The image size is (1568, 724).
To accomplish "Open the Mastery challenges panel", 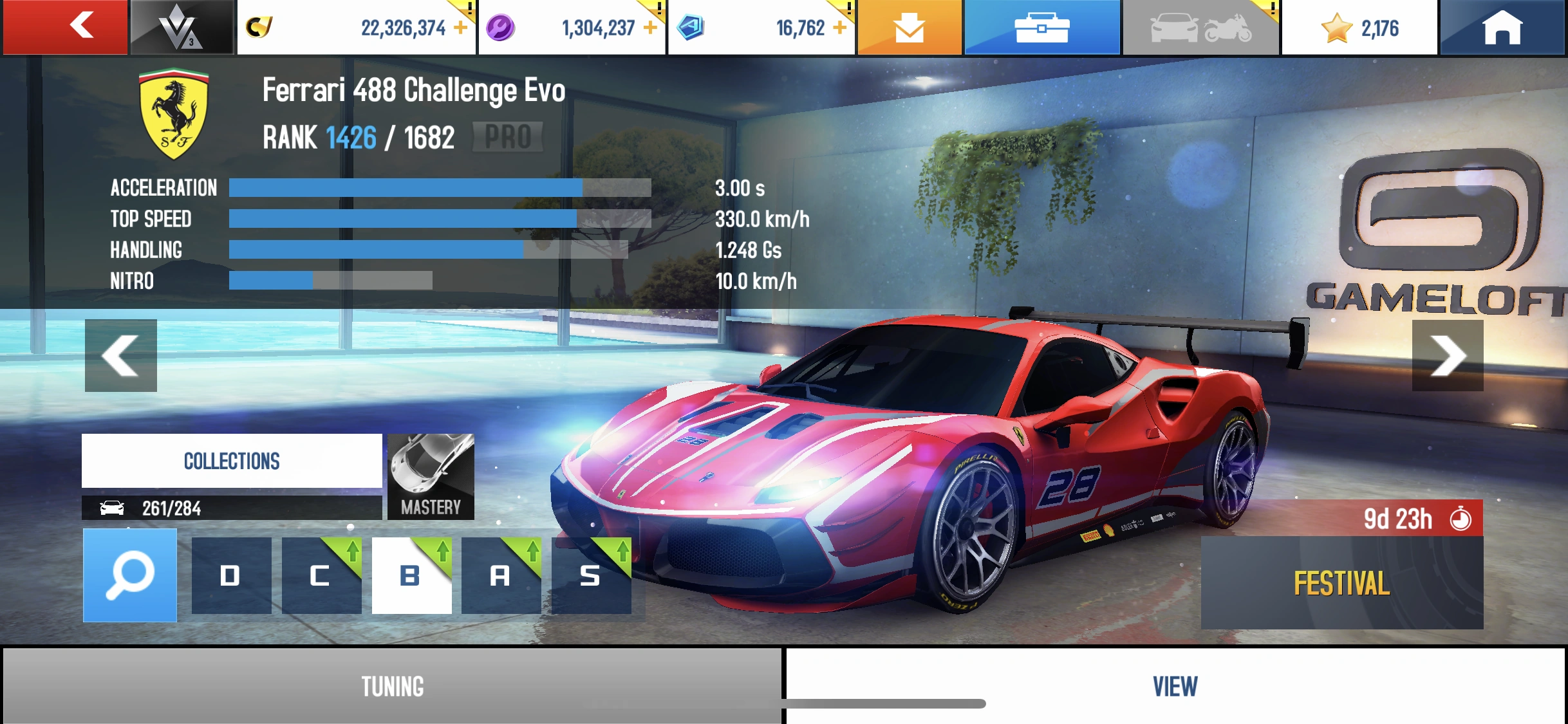I will pos(430,476).
